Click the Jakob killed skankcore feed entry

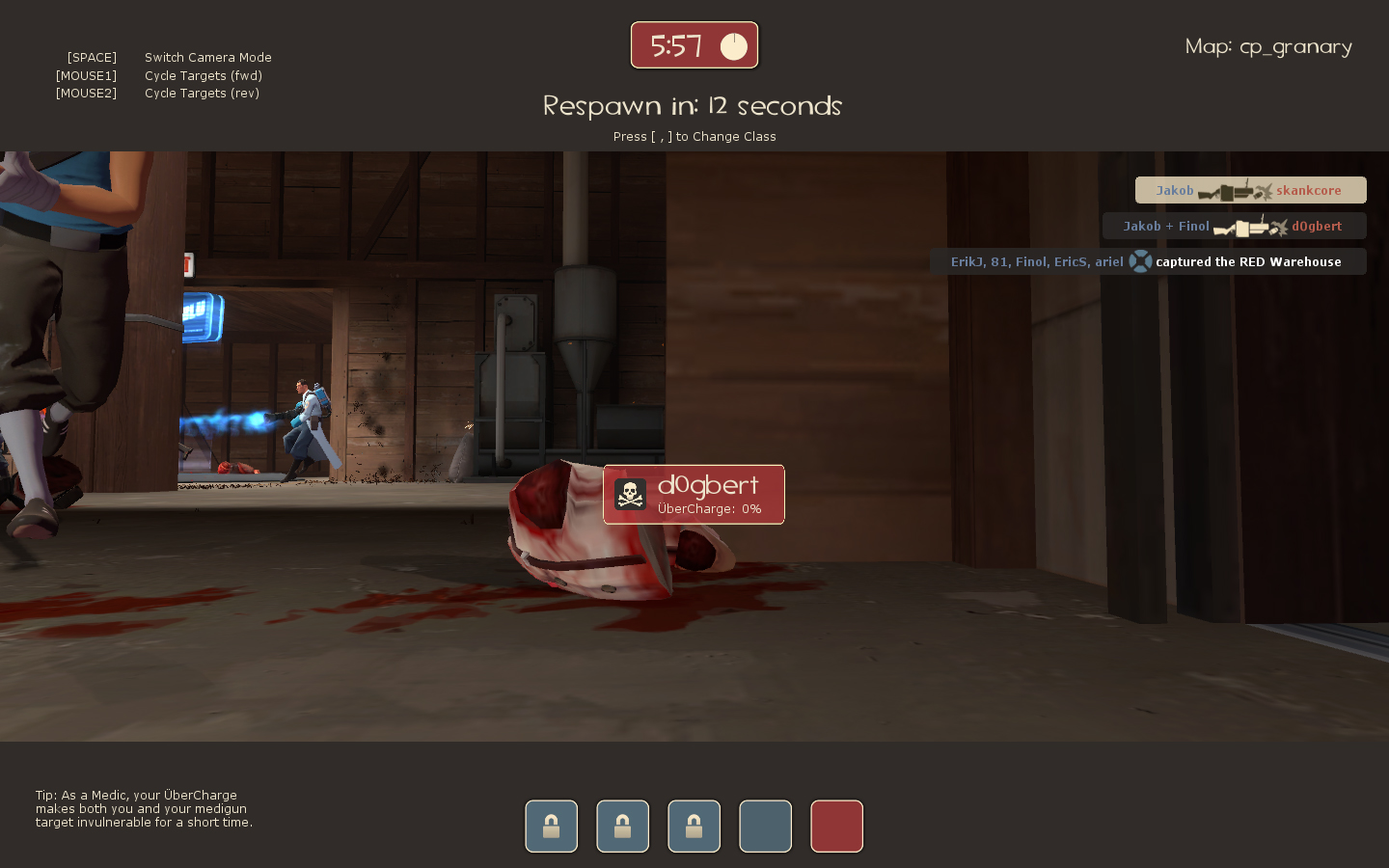point(1250,190)
